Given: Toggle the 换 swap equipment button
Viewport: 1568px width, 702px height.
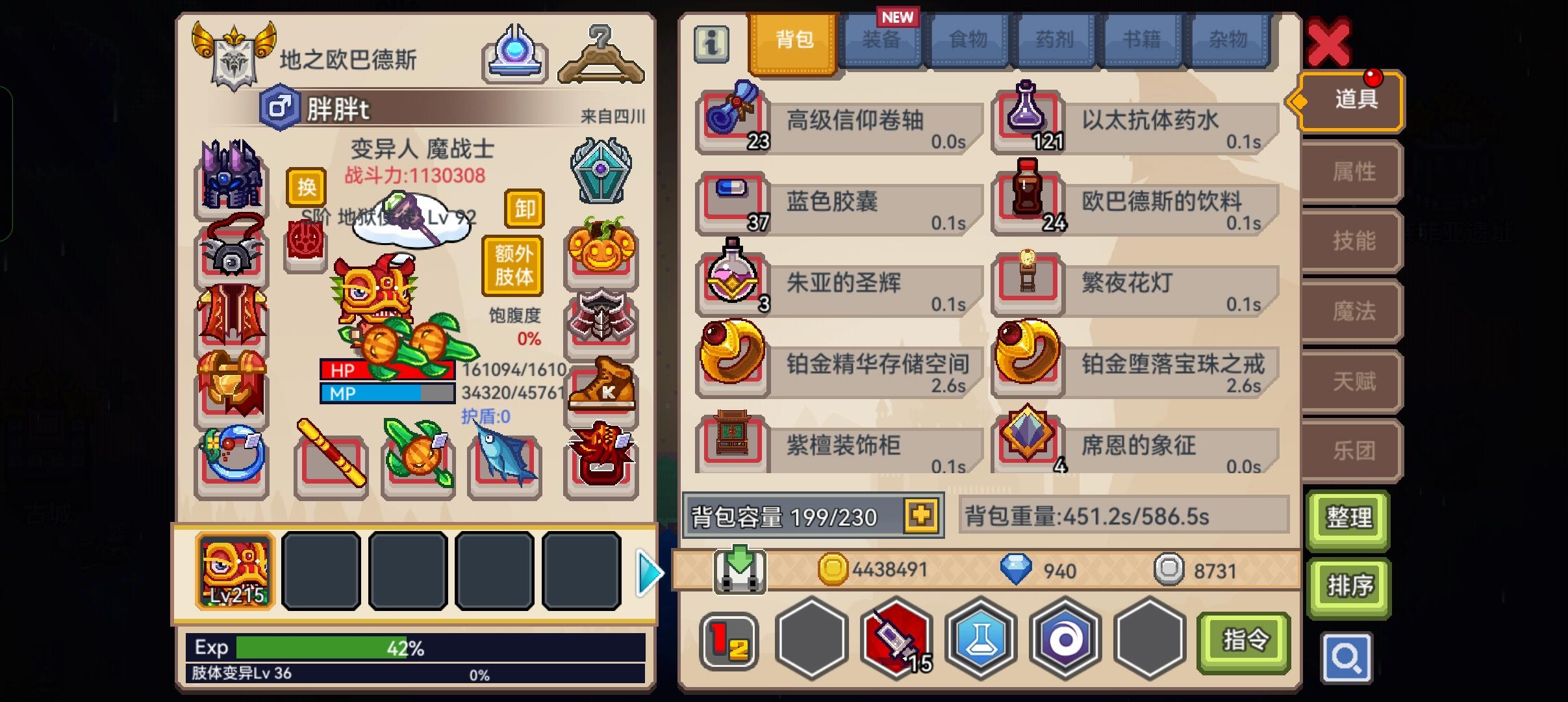Looking at the screenshot, I should pyautogui.click(x=307, y=188).
